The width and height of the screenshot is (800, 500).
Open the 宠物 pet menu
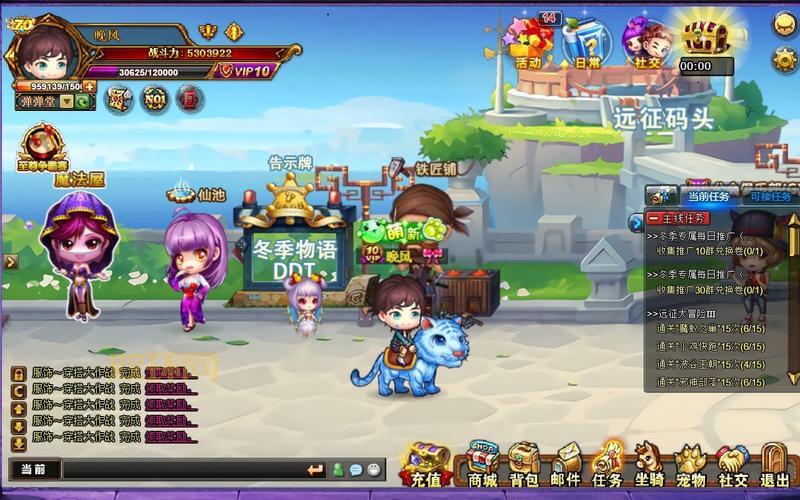click(x=690, y=463)
